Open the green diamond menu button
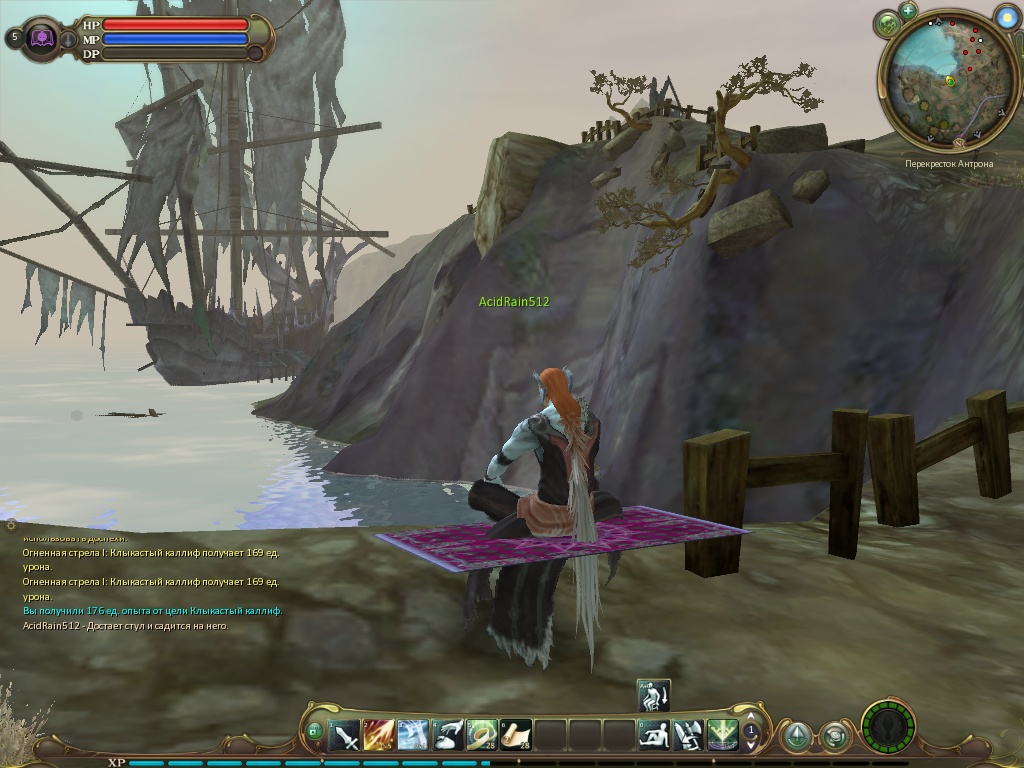This screenshot has height=768, width=1024. coord(796,737)
